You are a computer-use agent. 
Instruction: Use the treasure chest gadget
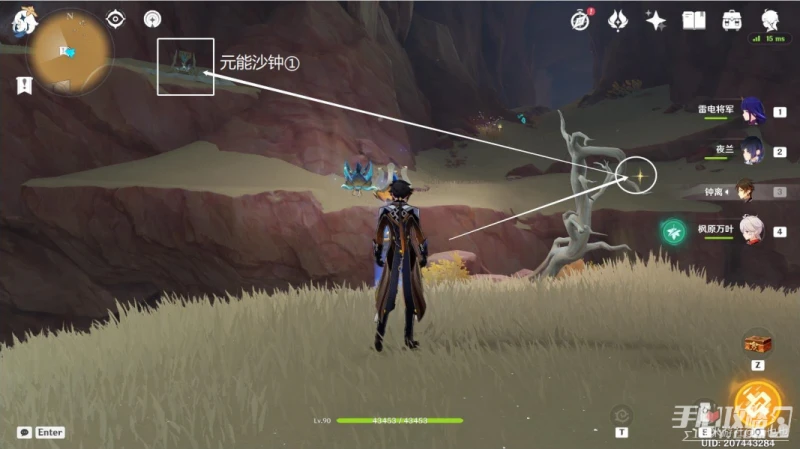(x=757, y=343)
